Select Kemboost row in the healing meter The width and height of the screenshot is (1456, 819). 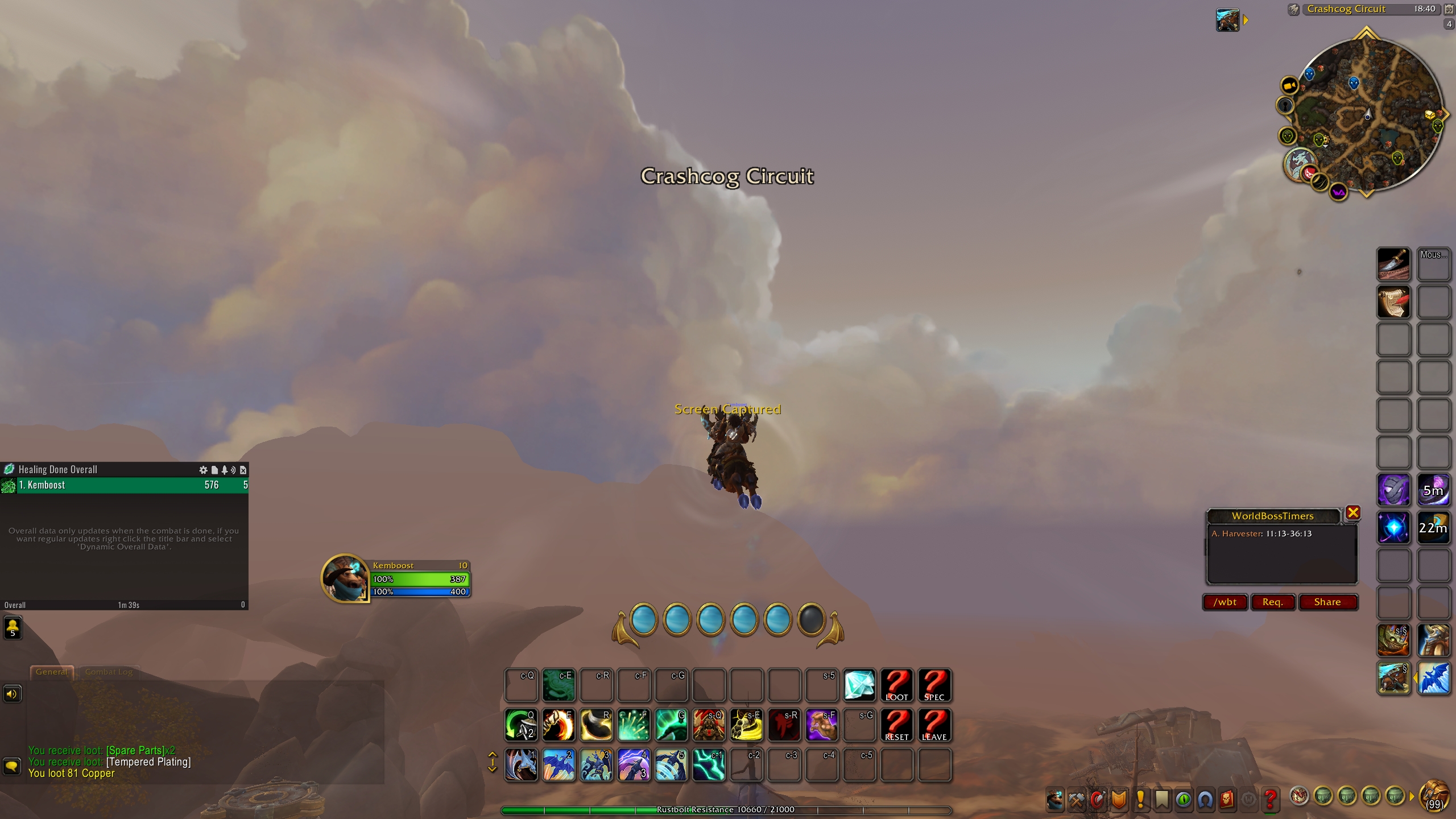pos(124,485)
